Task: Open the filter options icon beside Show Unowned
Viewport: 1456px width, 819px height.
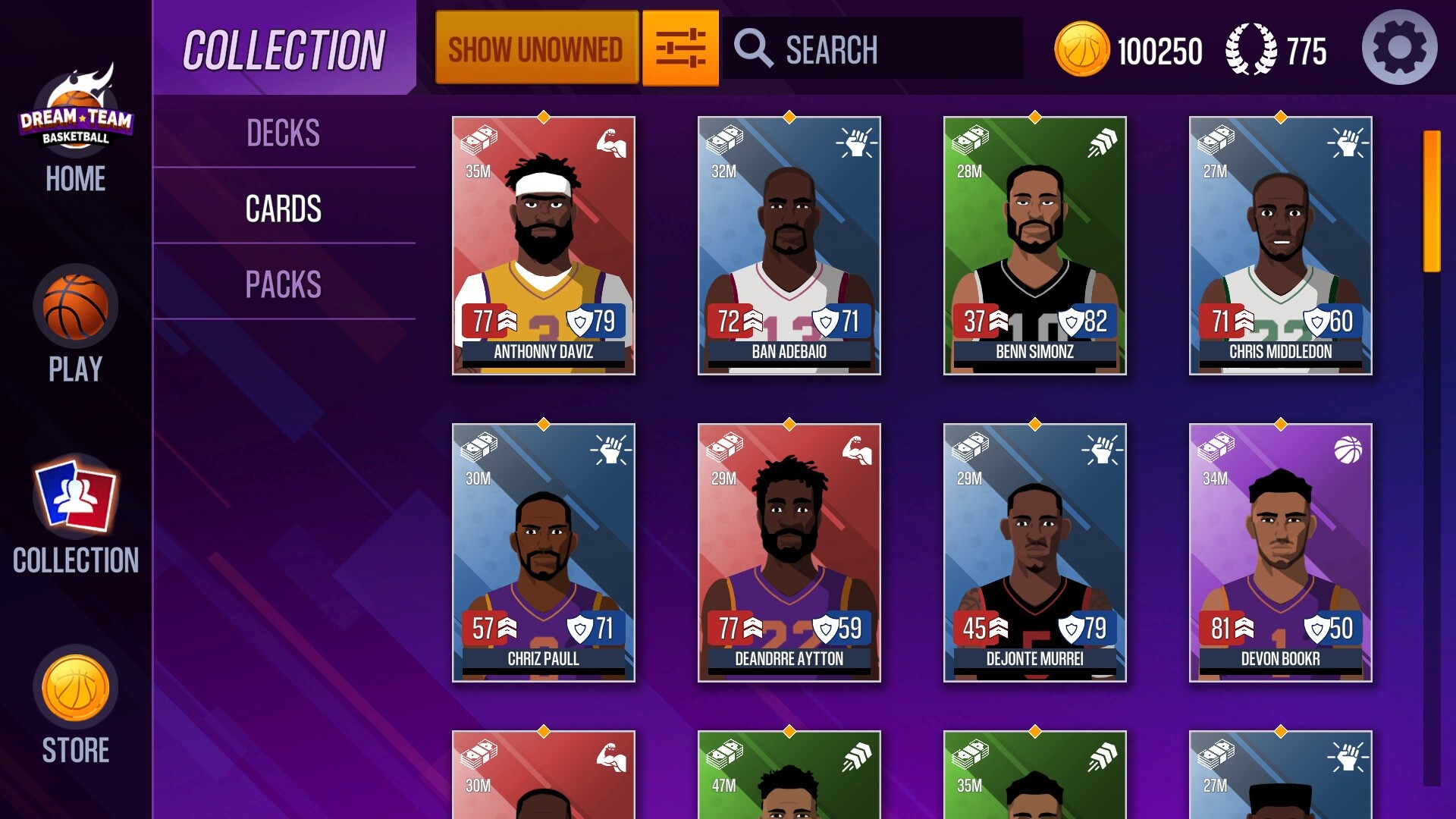Action: point(679,47)
